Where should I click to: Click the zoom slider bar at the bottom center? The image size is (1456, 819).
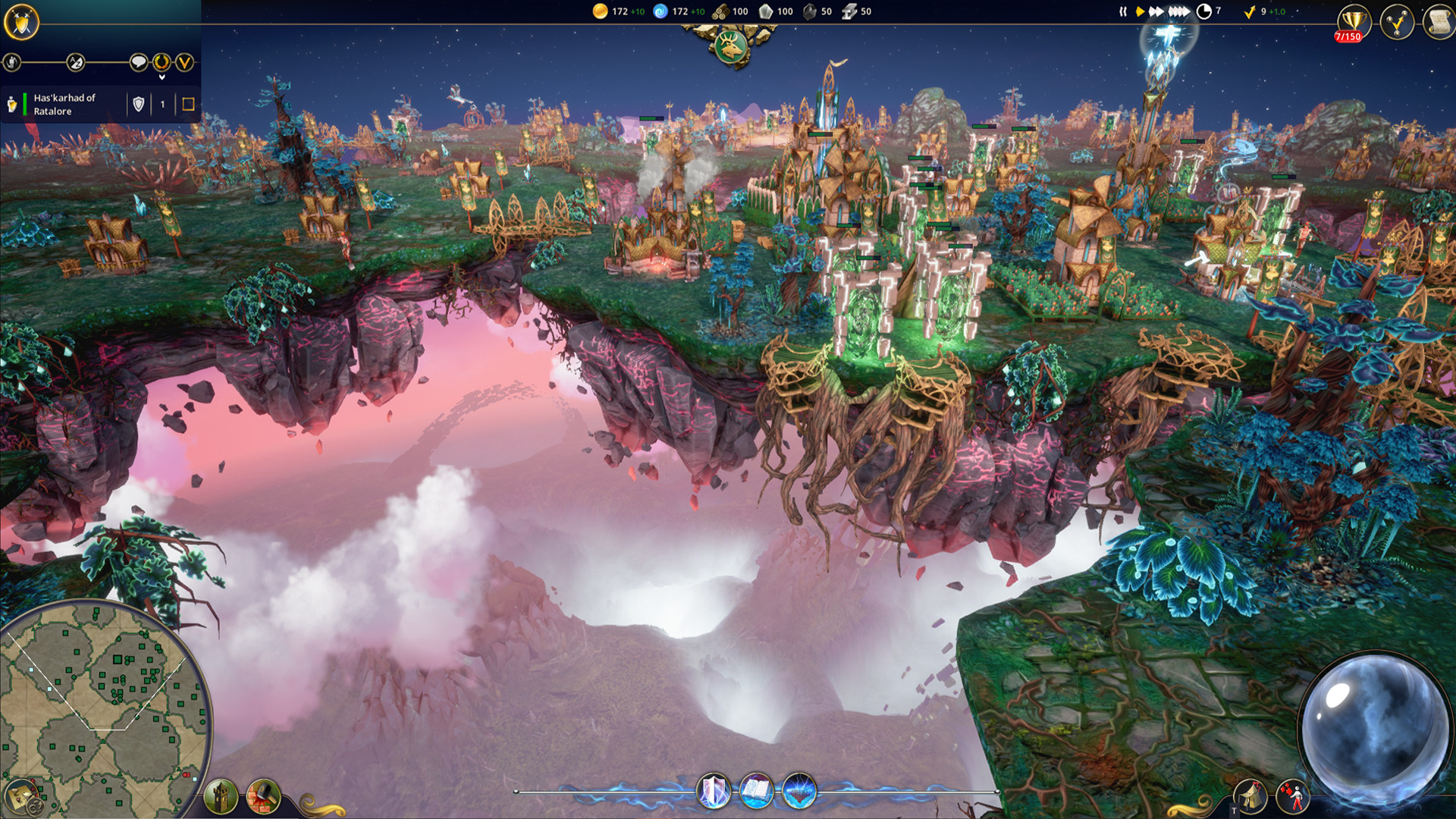coord(607,790)
